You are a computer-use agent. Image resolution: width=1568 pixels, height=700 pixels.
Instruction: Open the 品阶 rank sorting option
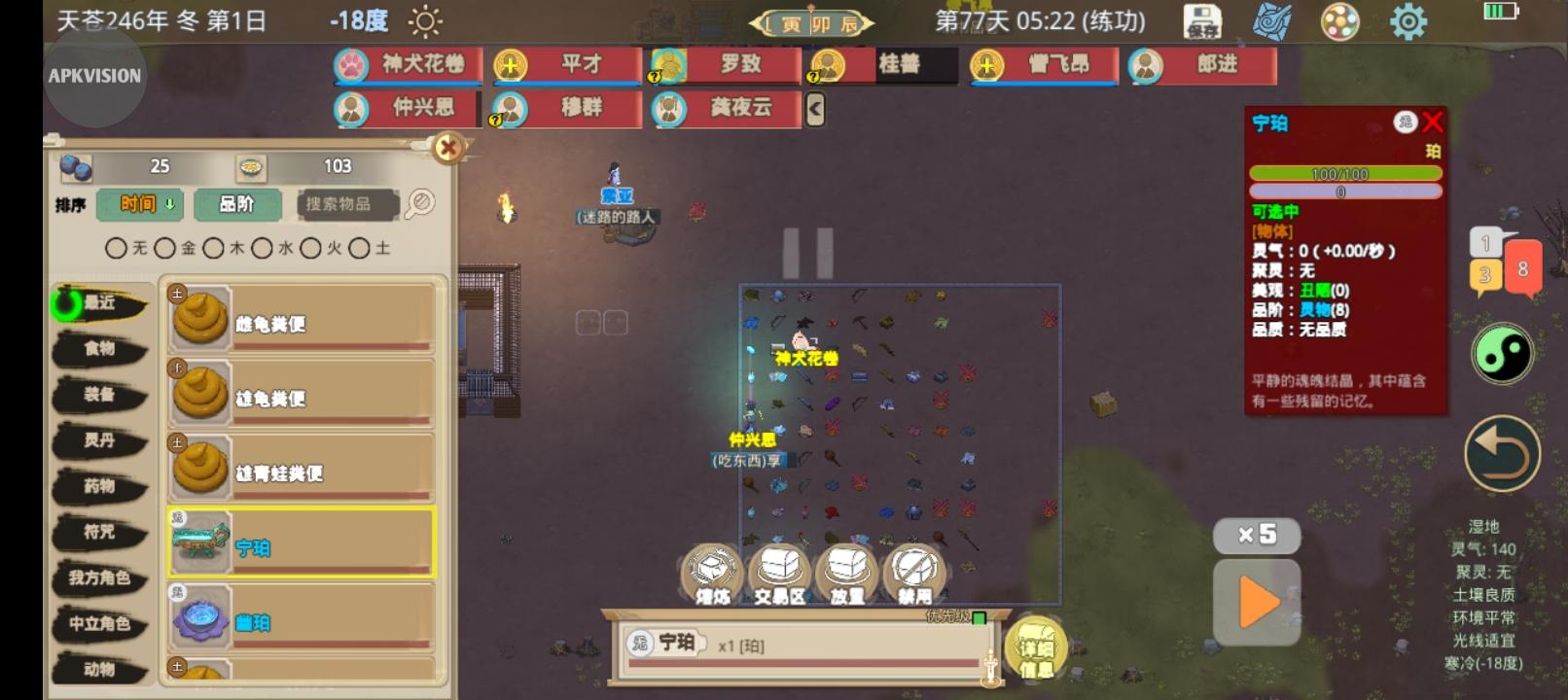236,205
